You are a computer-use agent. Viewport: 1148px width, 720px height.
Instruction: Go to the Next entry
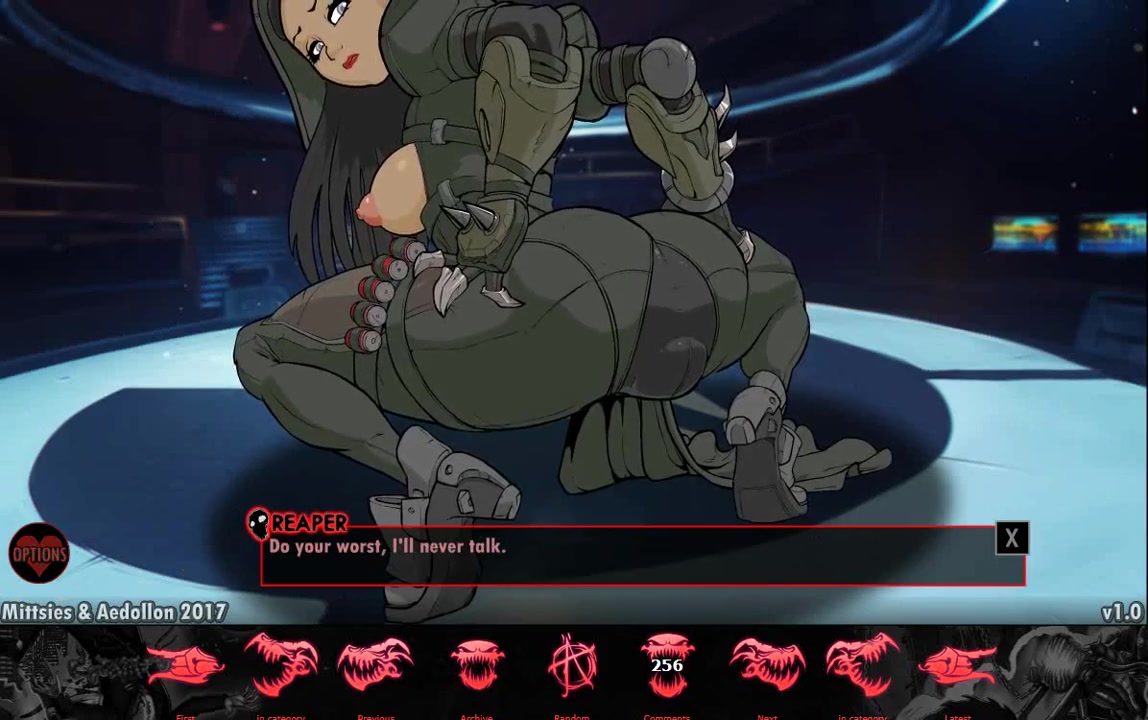767,666
